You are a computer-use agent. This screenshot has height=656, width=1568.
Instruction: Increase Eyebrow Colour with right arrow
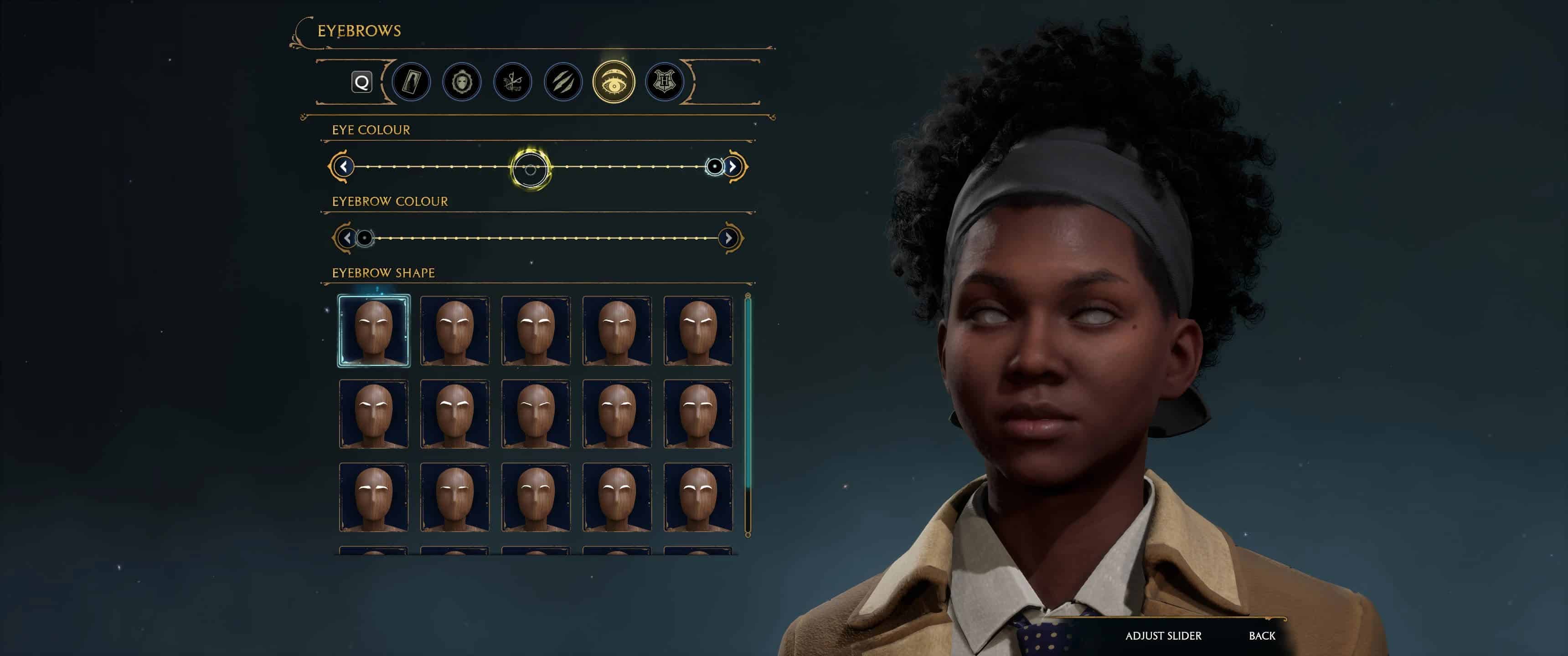click(728, 238)
